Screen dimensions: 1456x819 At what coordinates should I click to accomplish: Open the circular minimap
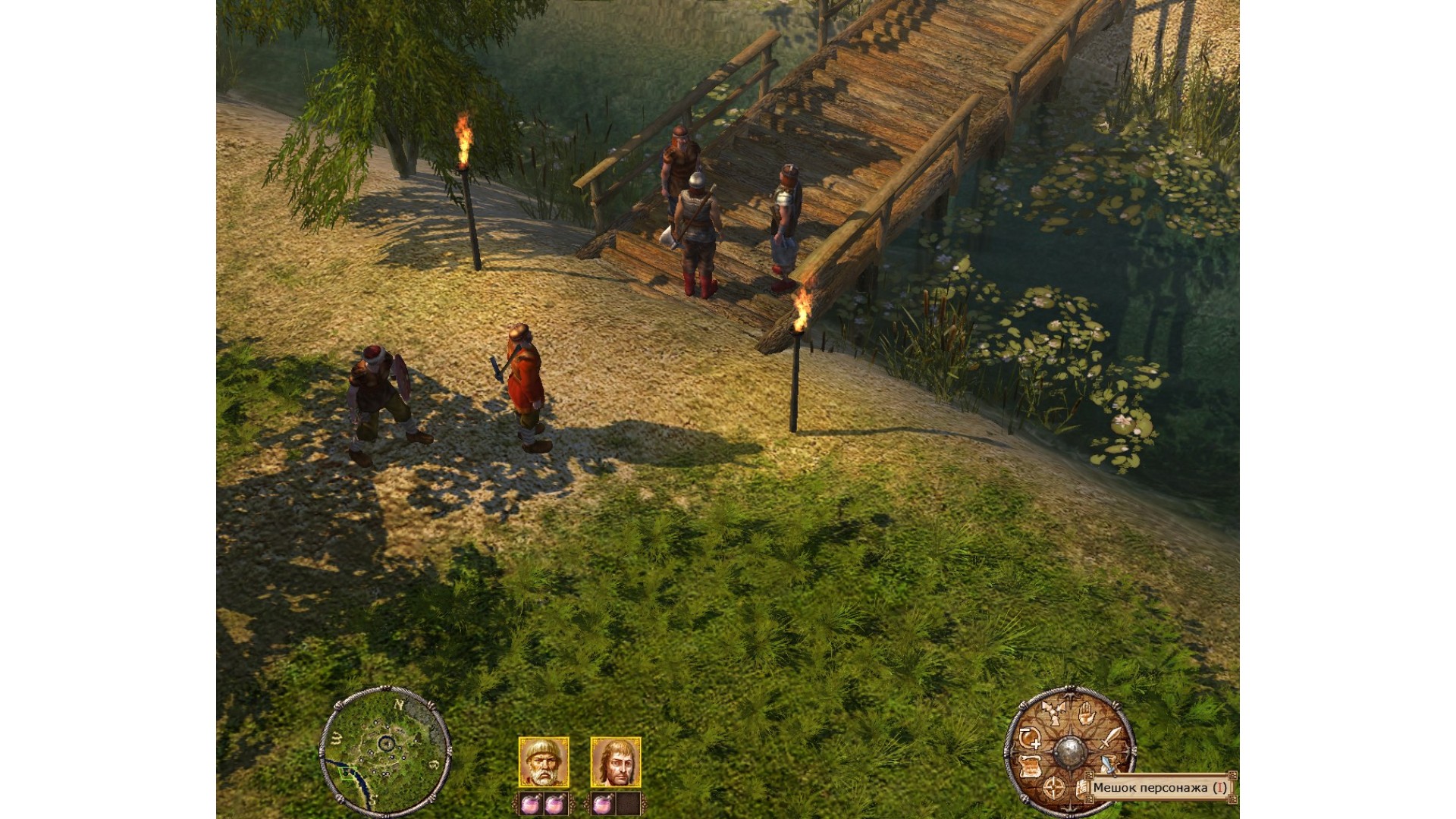(x=385, y=751)
